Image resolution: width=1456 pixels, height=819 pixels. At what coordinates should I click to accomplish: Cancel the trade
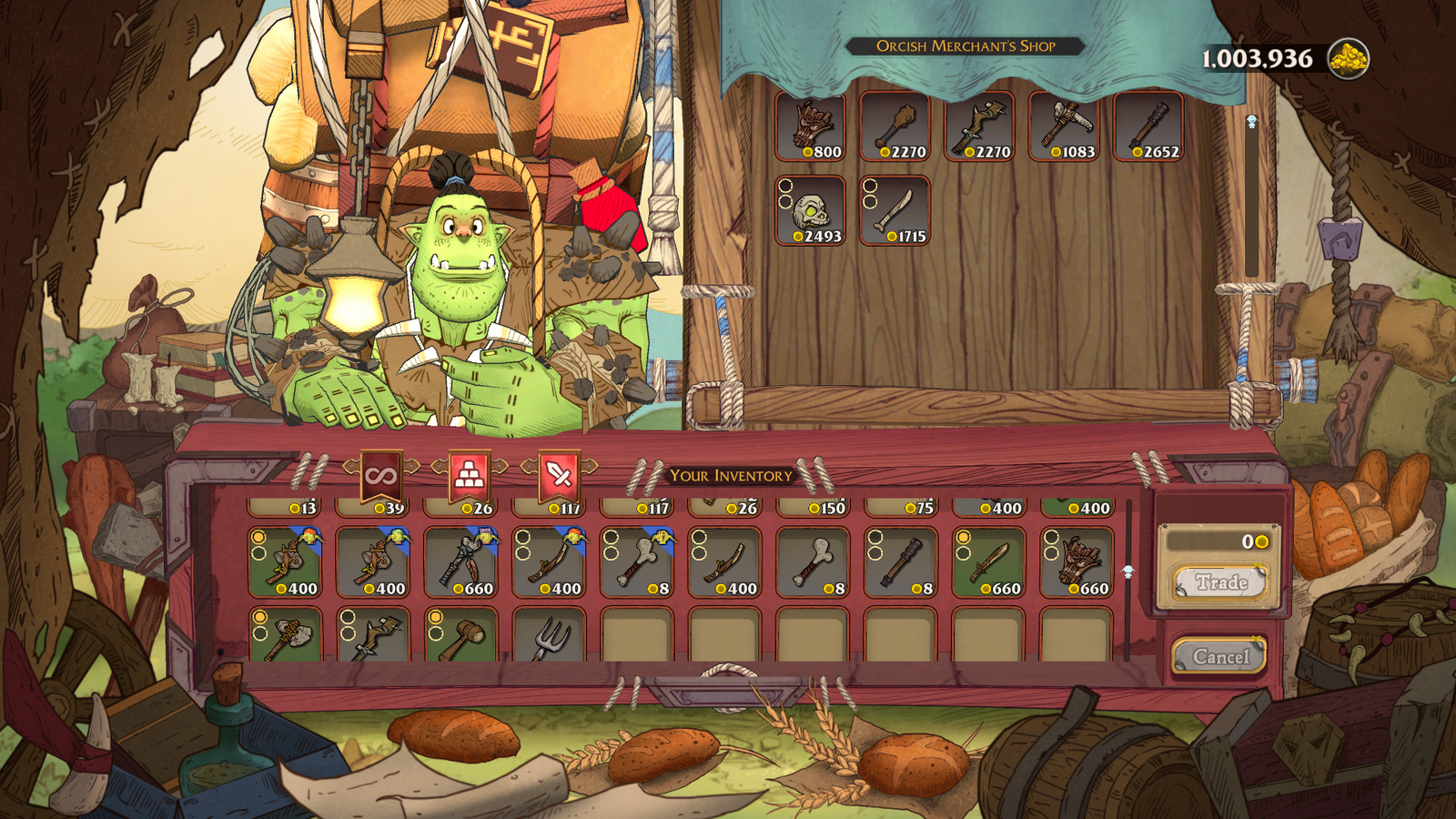point(1219,656)
